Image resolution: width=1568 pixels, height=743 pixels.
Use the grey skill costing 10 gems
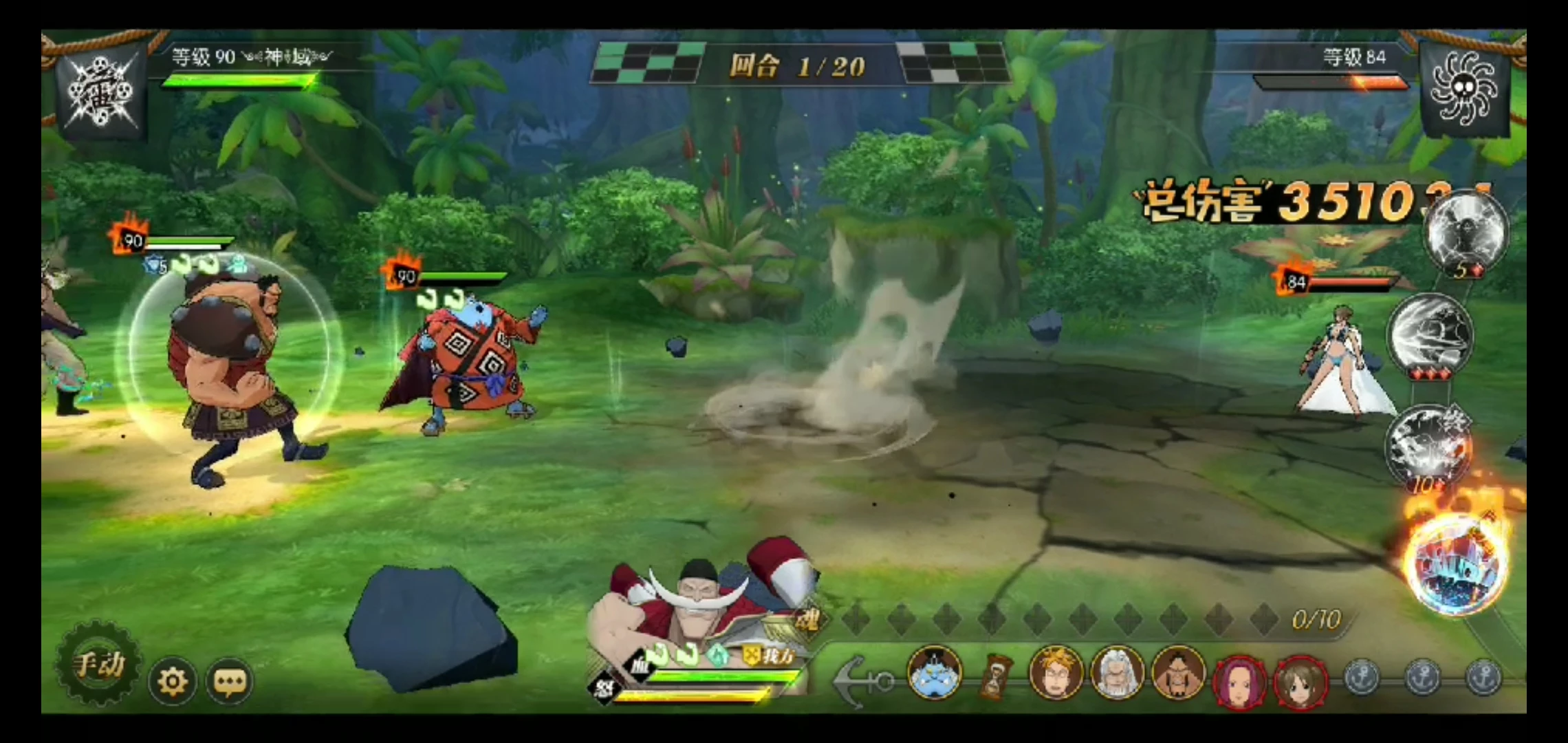tap(1427, 446)
